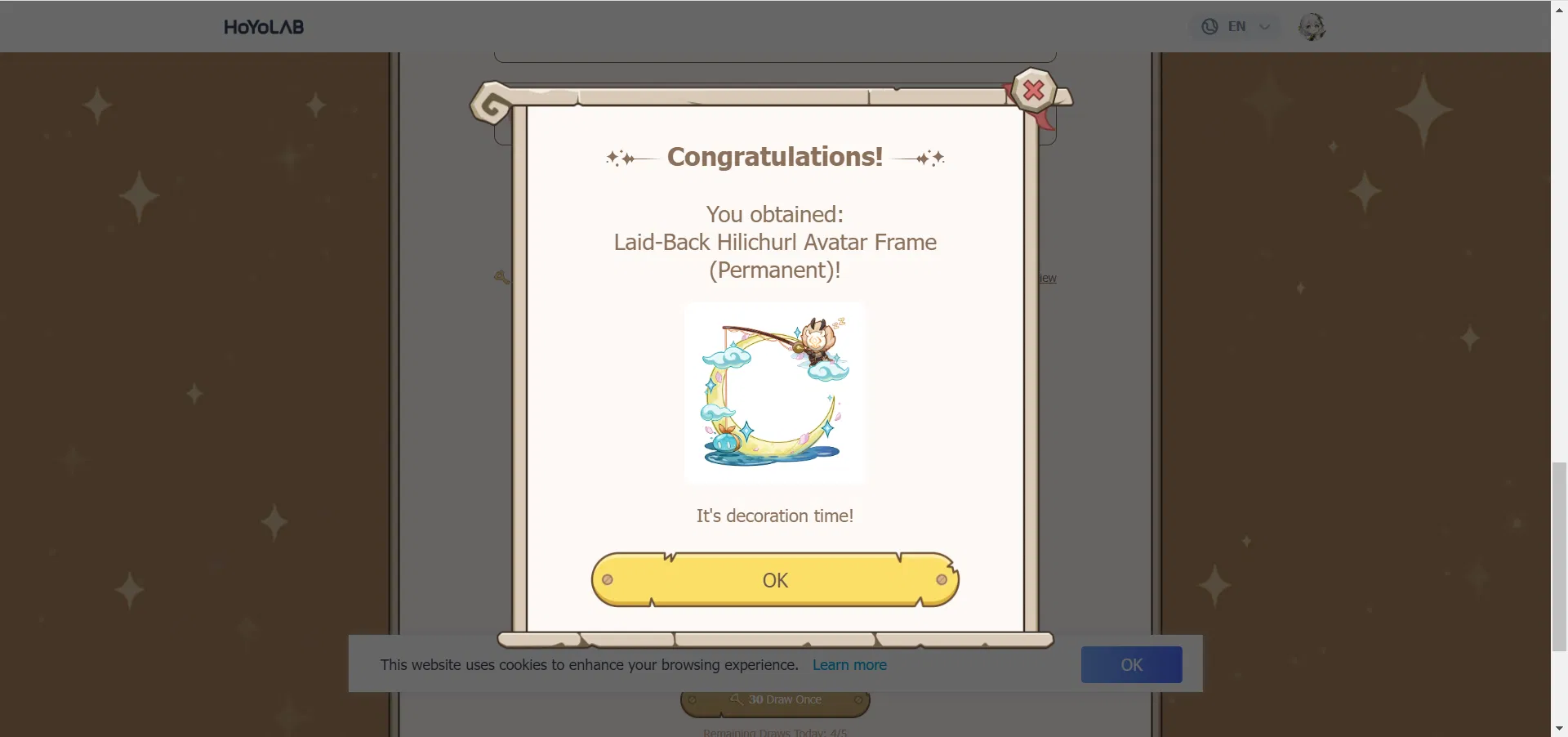Click the scrollbar down arrow
This screenshot has height=737, width=1568.
(1558, 727)
